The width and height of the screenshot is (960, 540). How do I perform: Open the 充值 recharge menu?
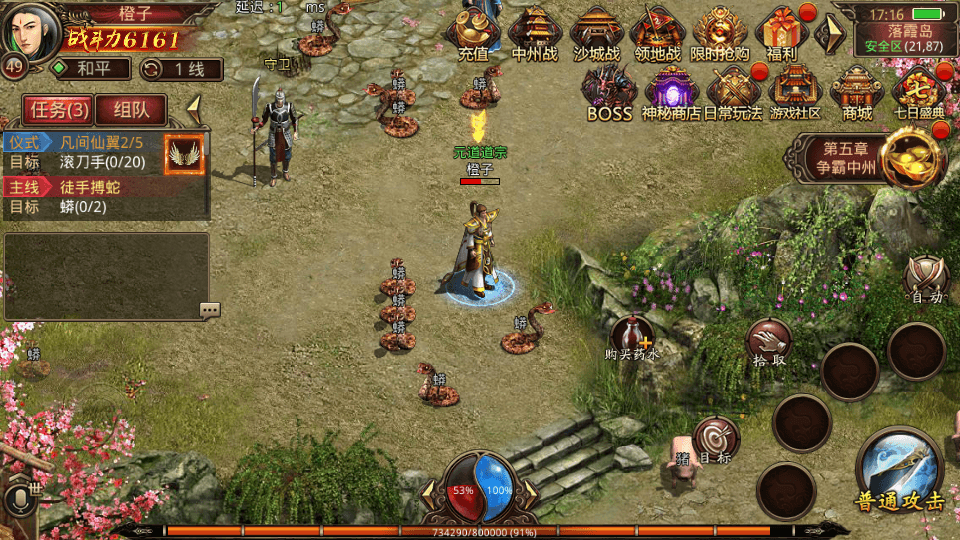[x=473, y=32]
